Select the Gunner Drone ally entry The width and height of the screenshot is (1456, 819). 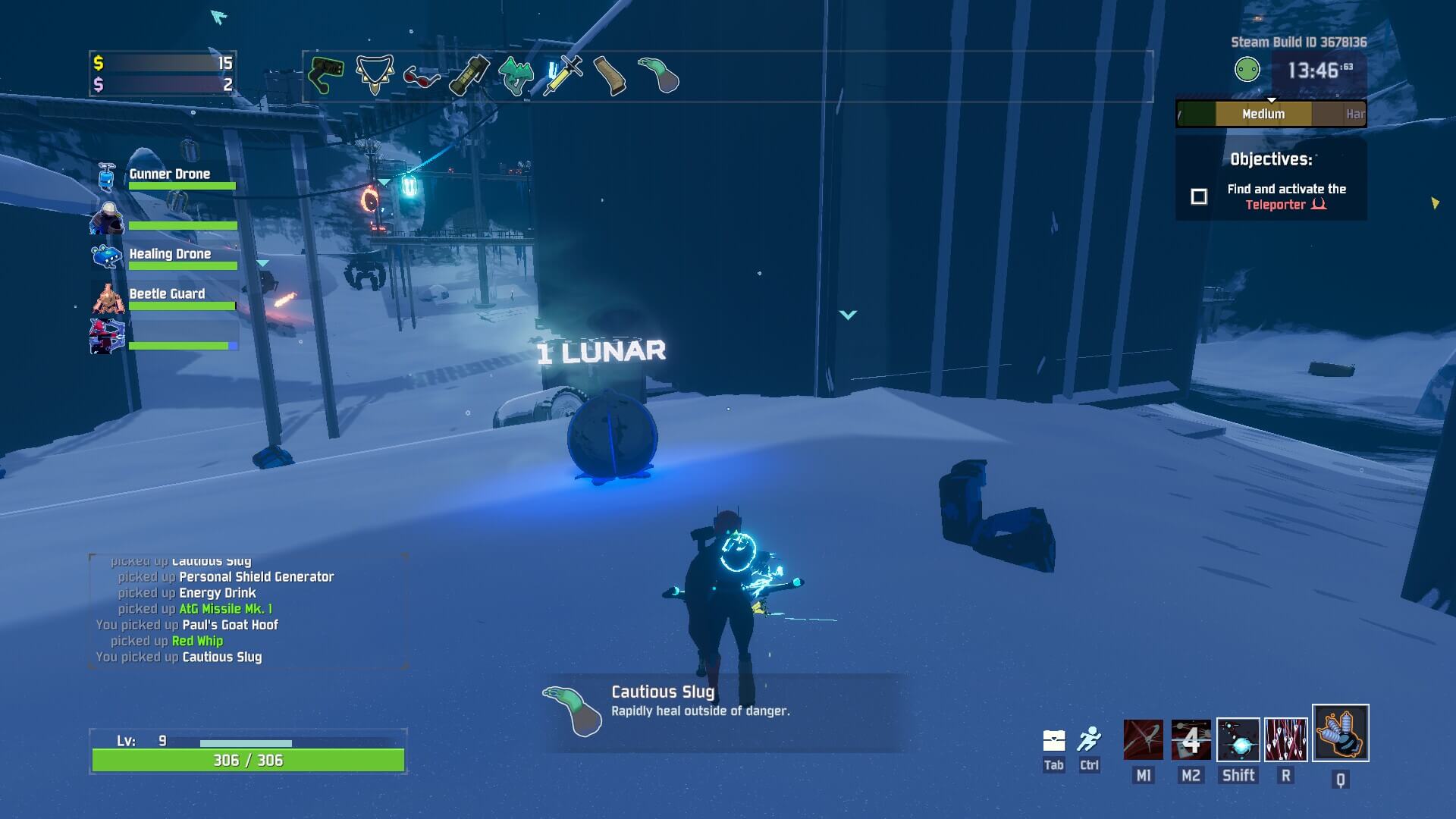pos(167,177)
